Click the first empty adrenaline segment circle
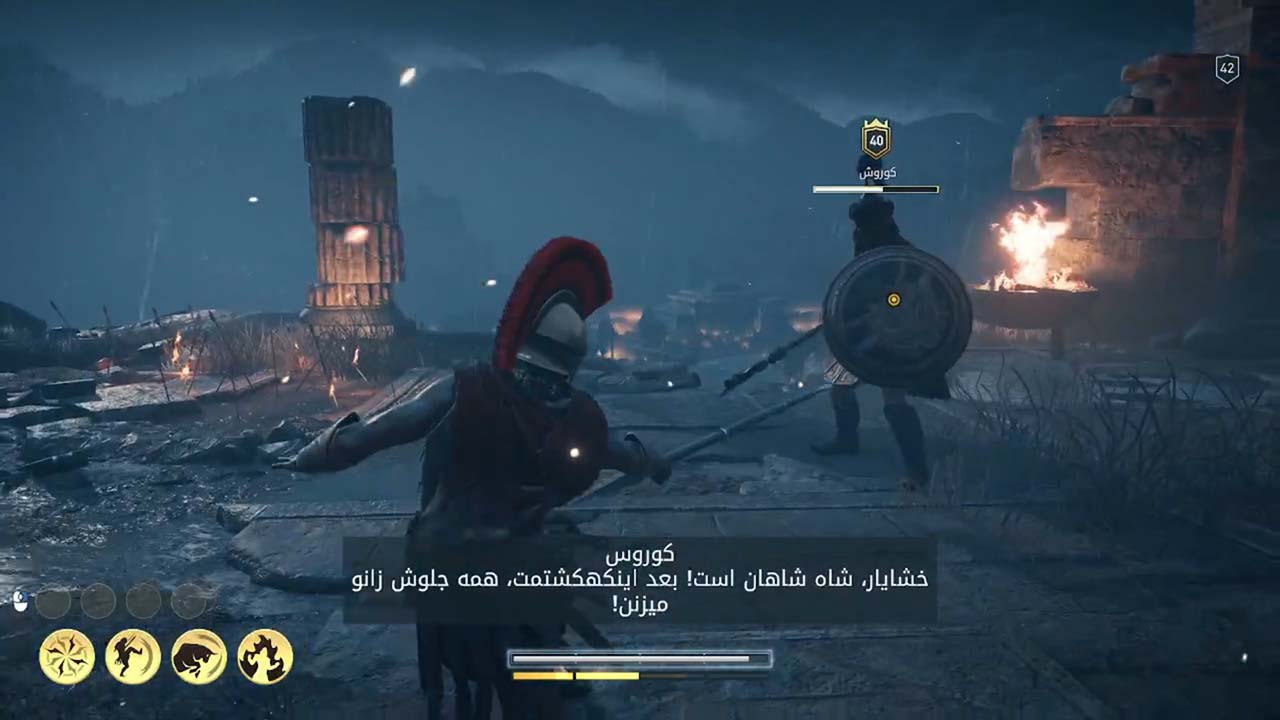 pos(53,600)
